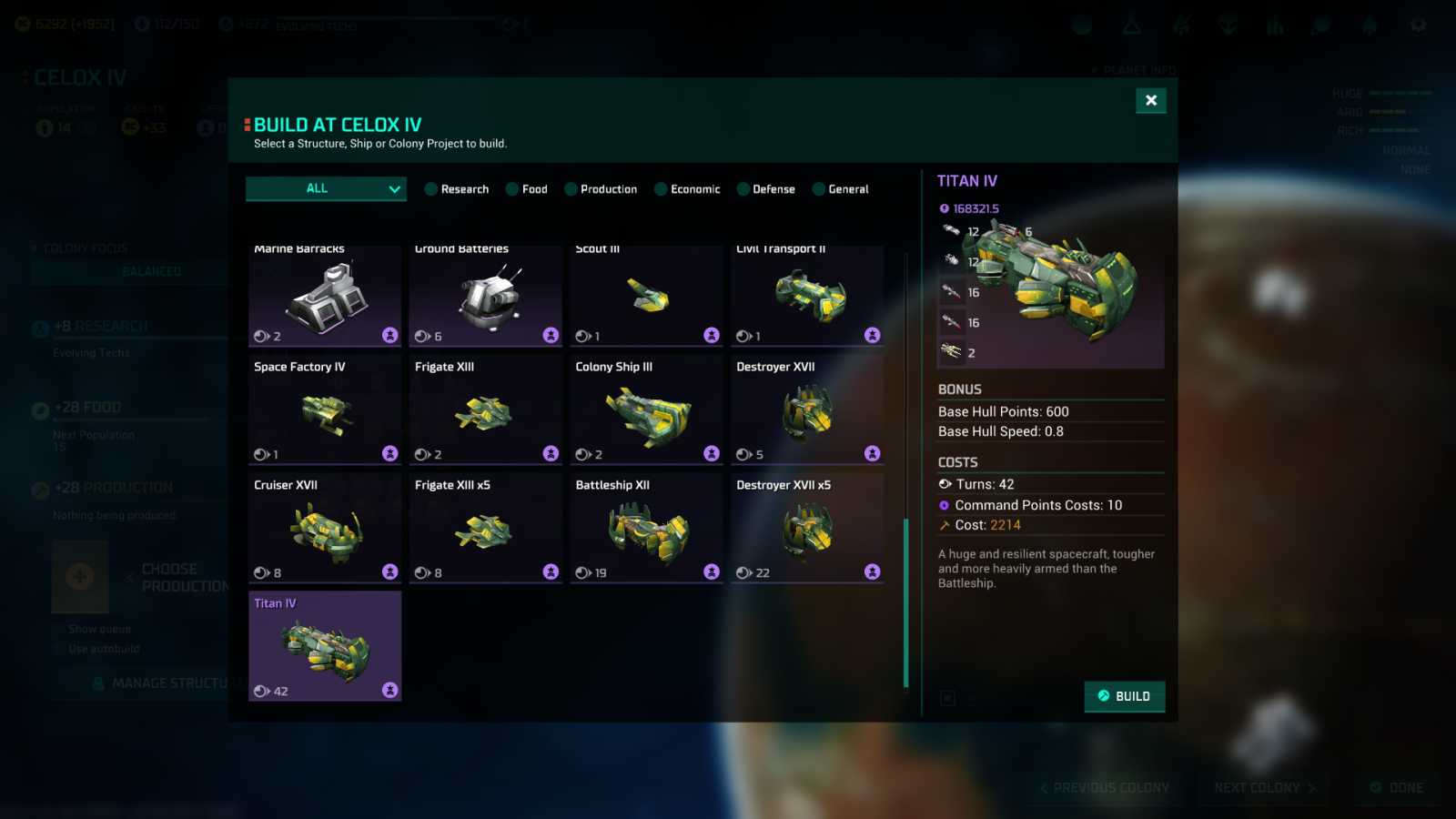This screenshot has width=1456, height=819.
Task: Choose the Defense filter
Action: click(765, 189)
